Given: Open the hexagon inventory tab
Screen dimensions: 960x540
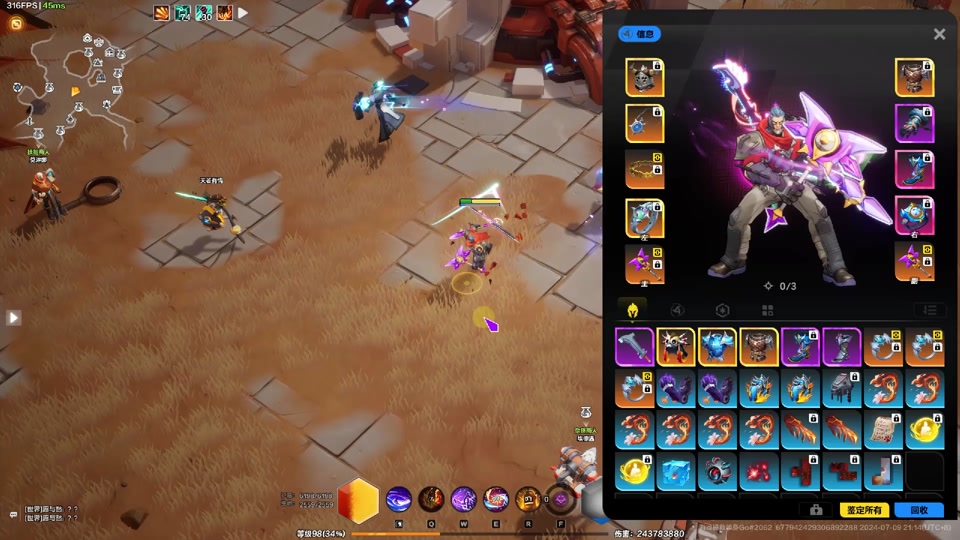Looking at the screenshot, I should [722, 311].
